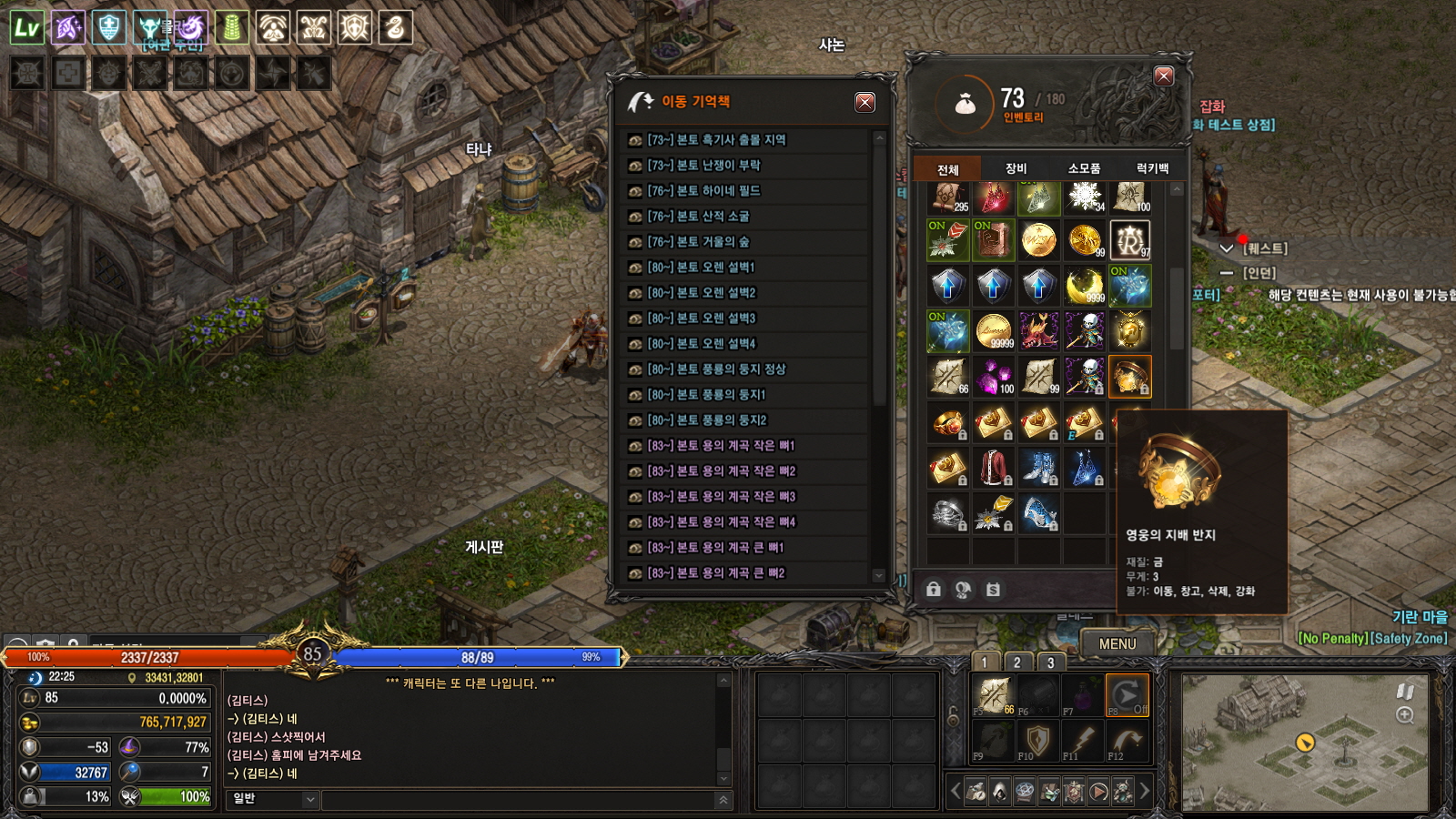Select the 전체 inventory tab
The image size is (1456, 819).
(x=948, y=169)
